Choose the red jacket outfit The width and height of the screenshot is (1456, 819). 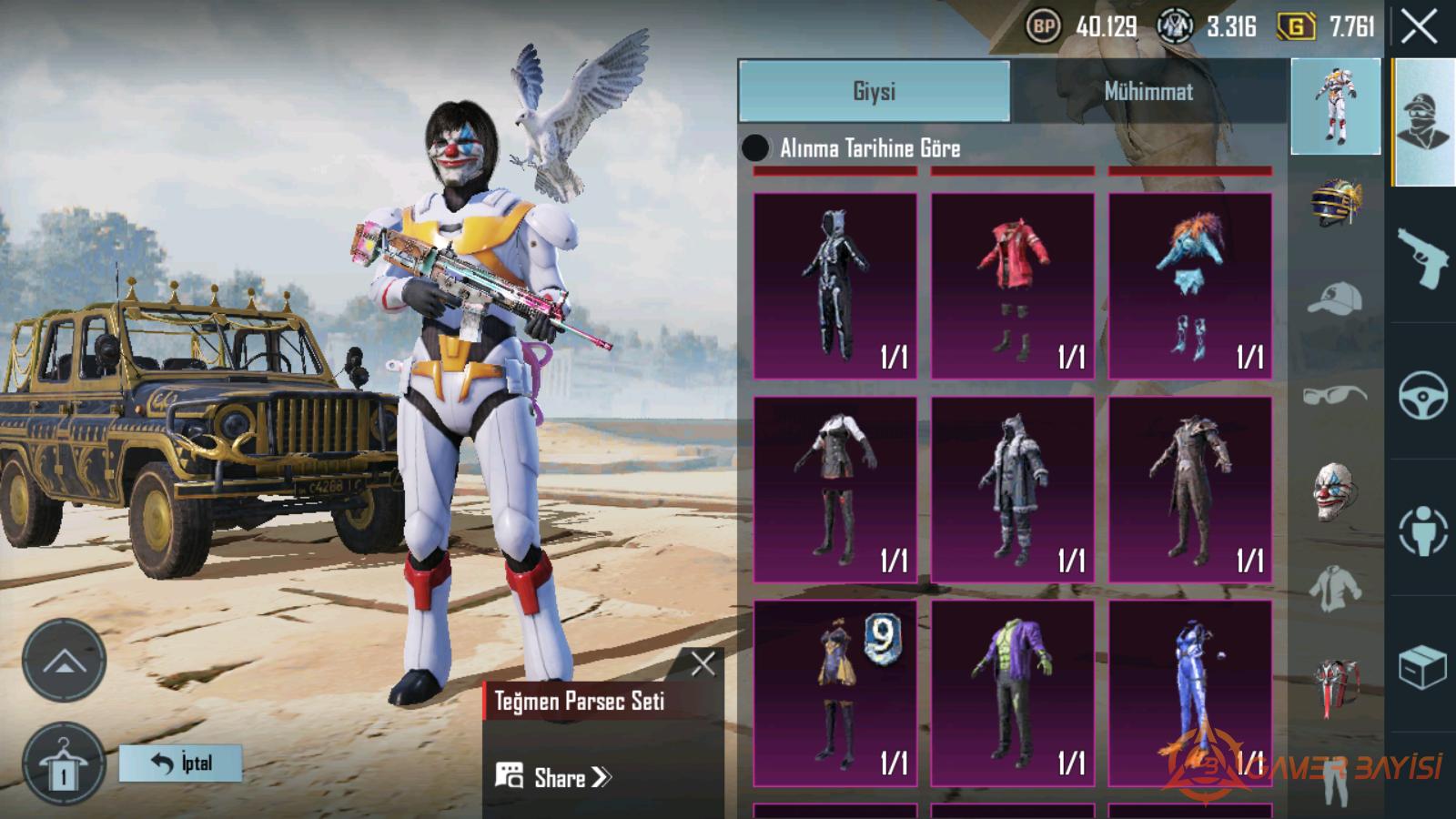1012,285
